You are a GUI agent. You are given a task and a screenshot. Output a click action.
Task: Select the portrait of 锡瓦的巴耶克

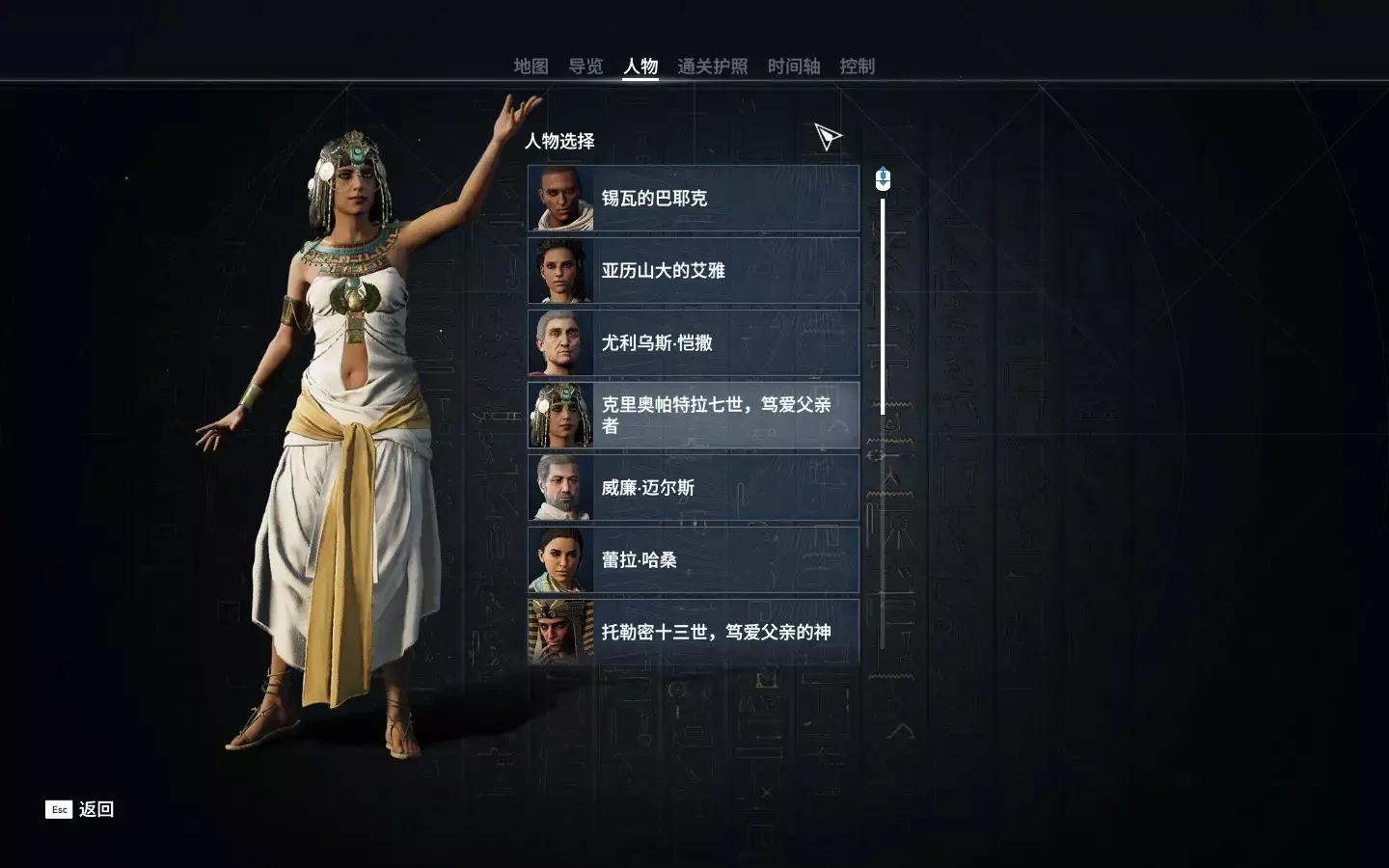(560, 199)
